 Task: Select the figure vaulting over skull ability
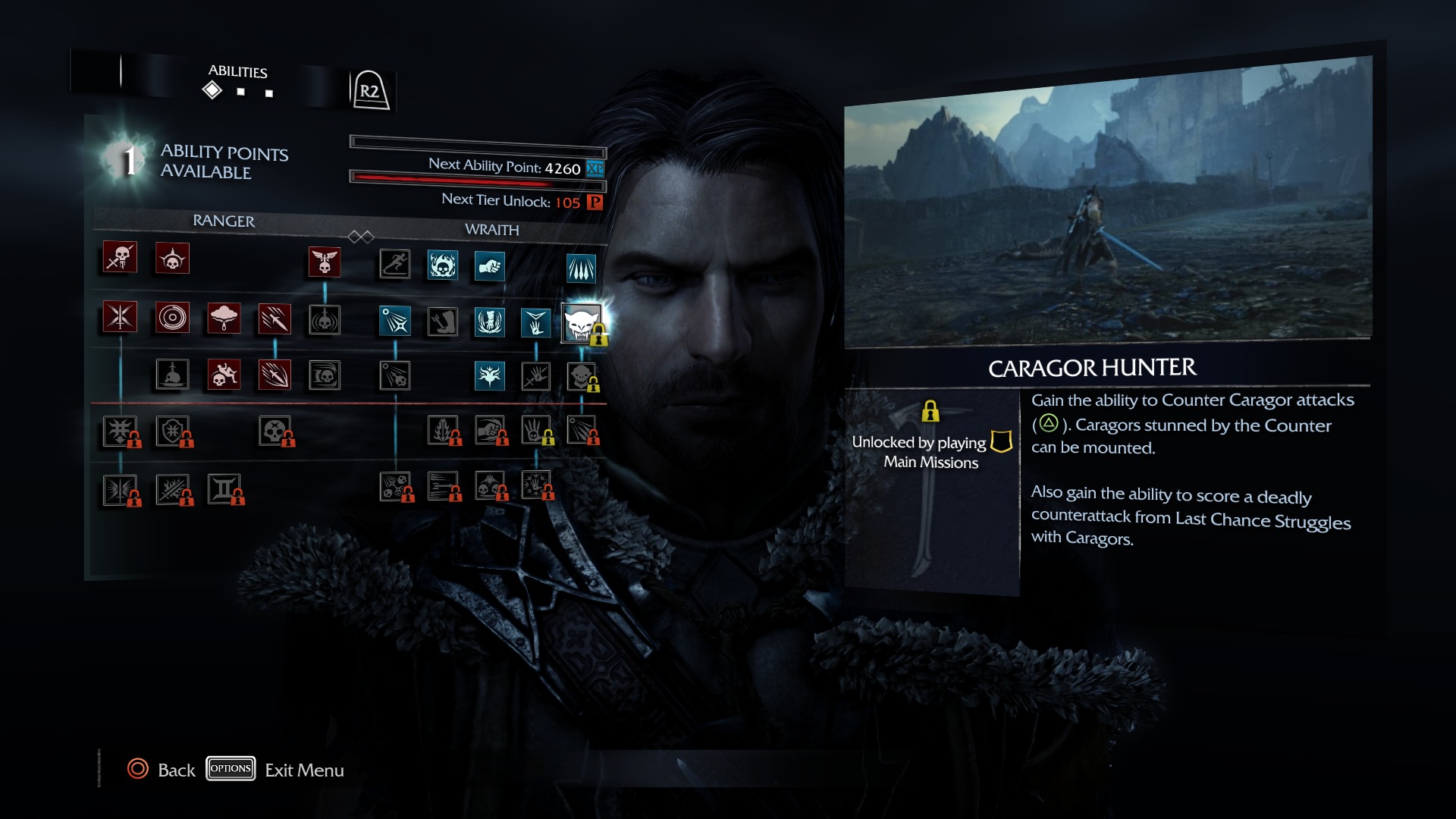tap(224, 375)
